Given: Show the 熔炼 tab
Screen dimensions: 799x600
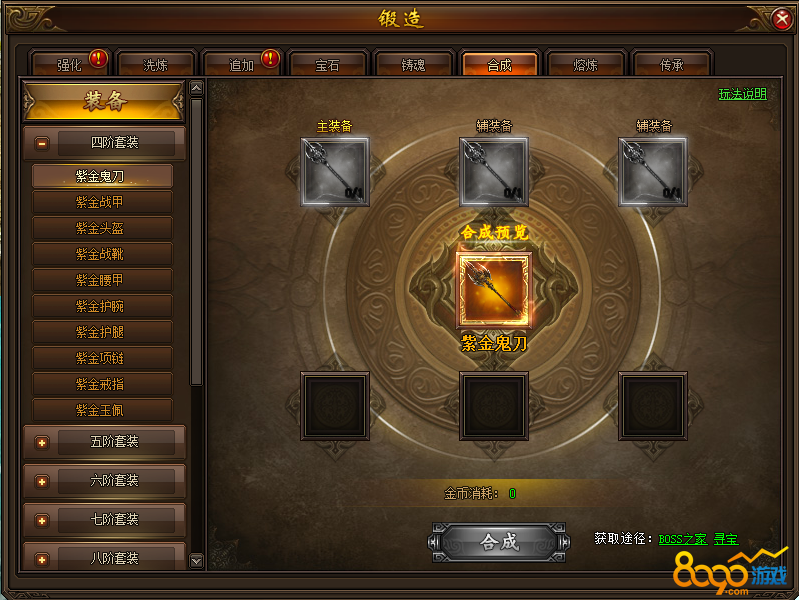Looking at the screenshot, I should tap(586, 65).
